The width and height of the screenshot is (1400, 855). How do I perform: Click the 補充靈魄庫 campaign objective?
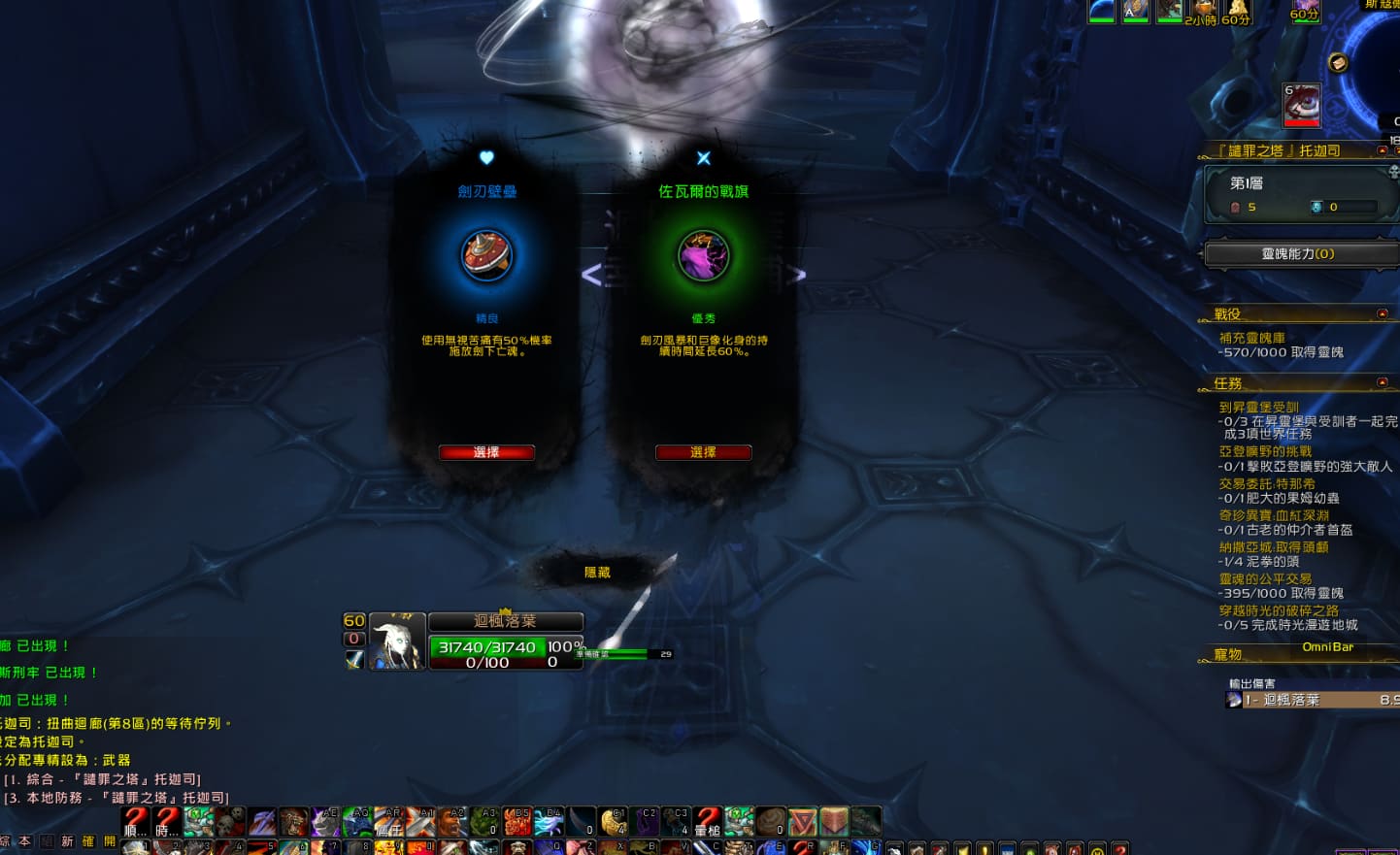[1251, 338]
